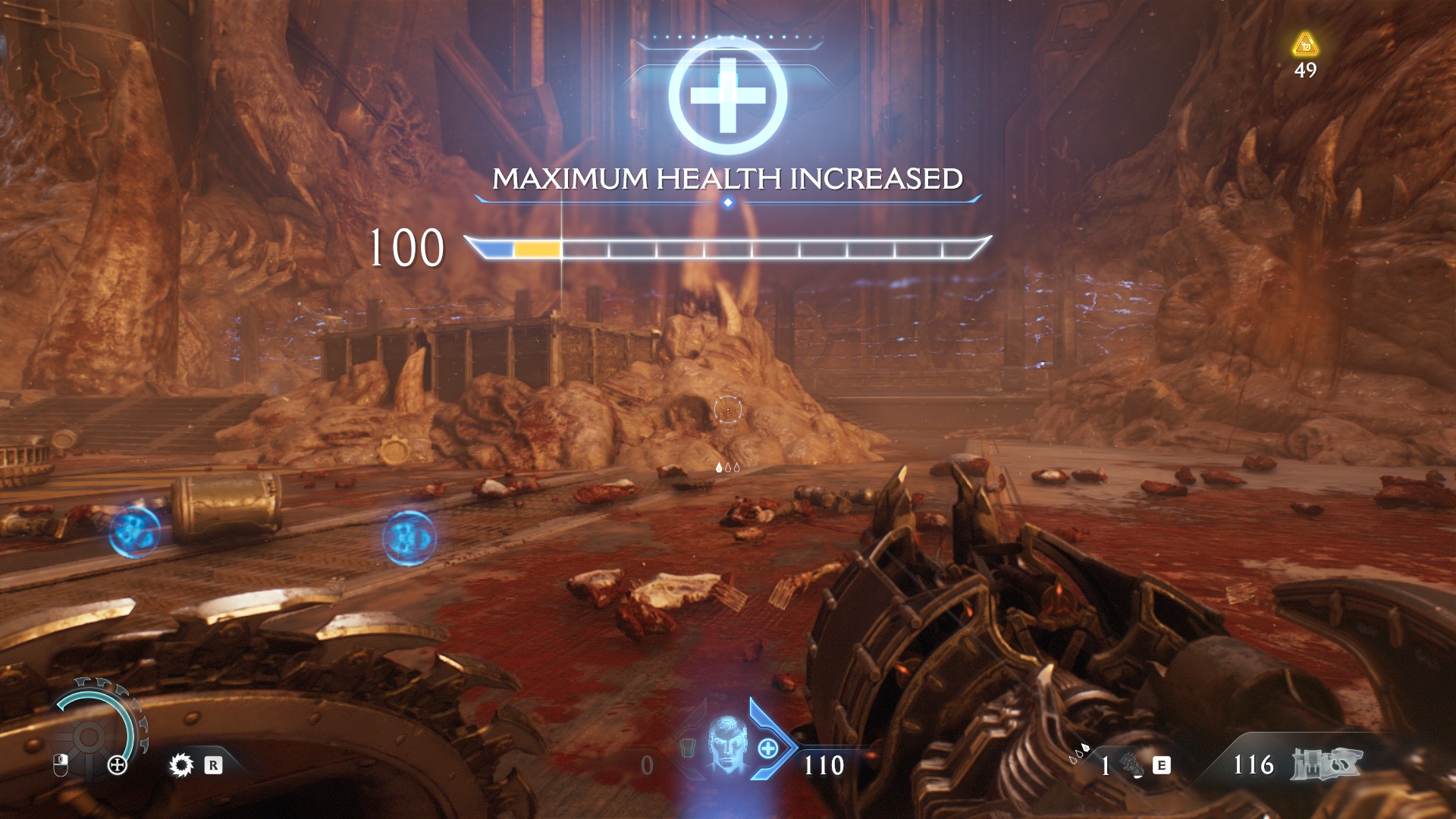Click the Slayer face portrait
The image size is (1456, 819).
[x=727, y=744]
